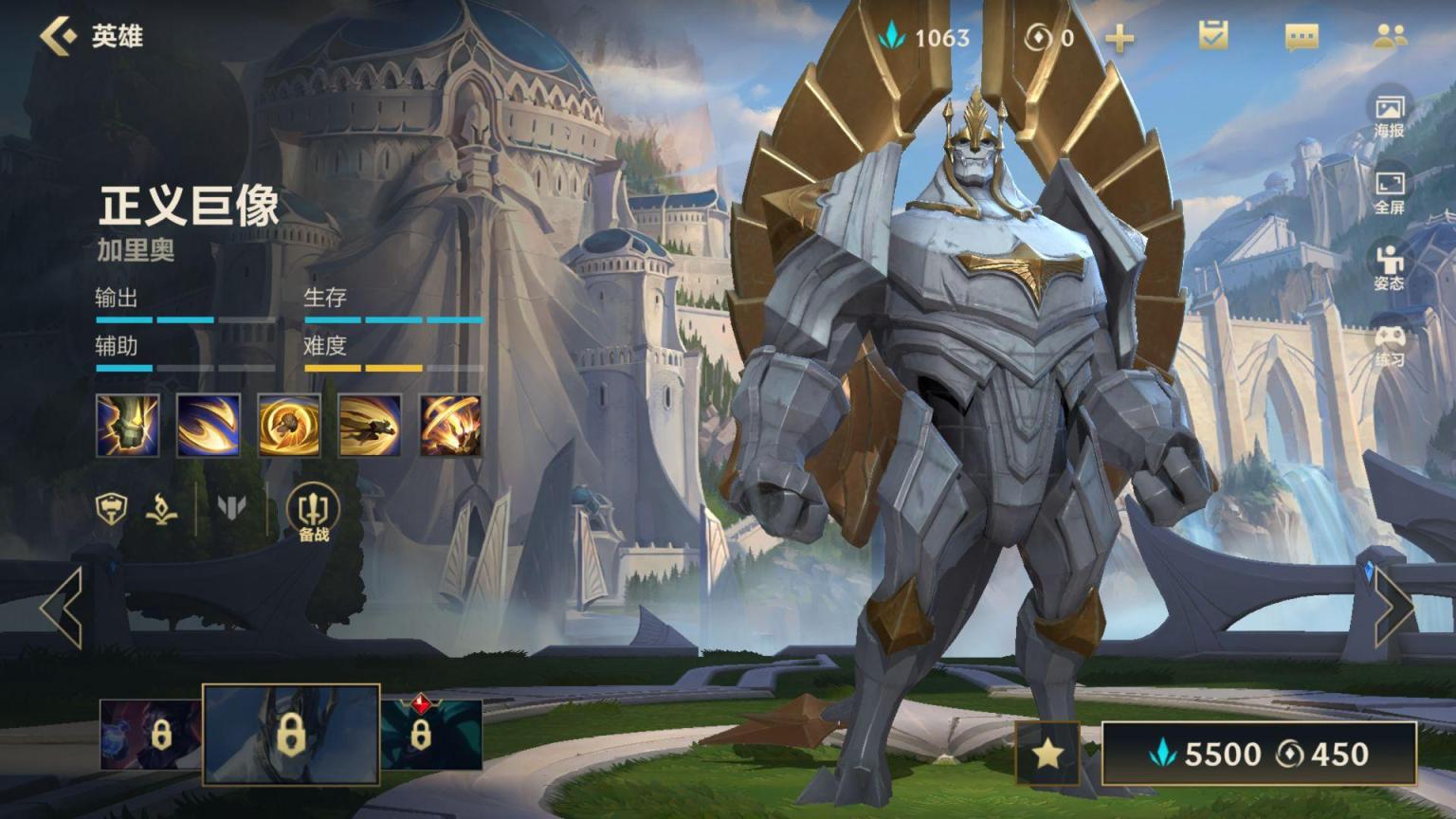The width and height of the screenshot is (1456, 819).
Task: Start 练习 practice mode
Action: (x=1390, y=344)
